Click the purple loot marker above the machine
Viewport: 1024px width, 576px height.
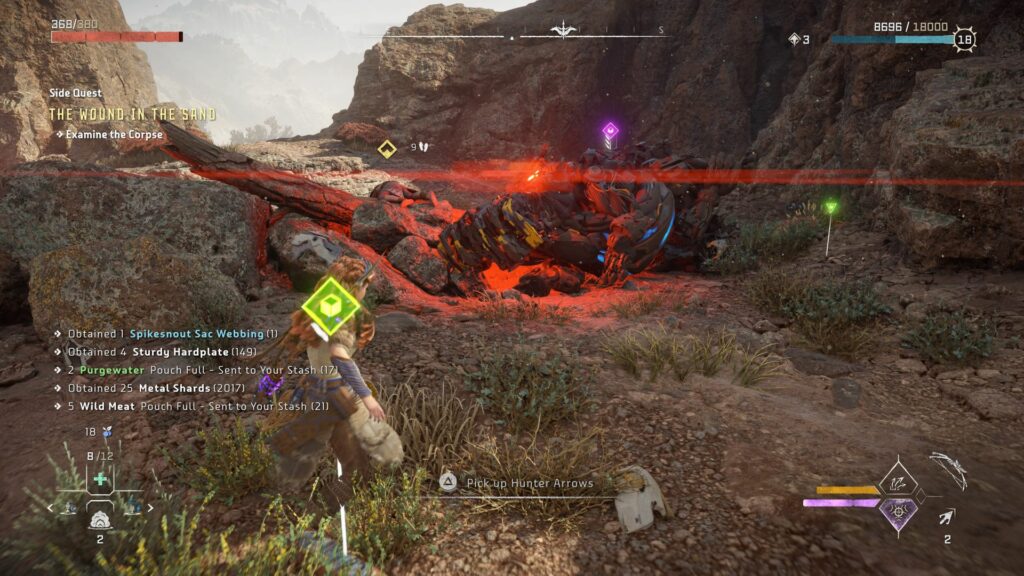click(x=609, y=130)
